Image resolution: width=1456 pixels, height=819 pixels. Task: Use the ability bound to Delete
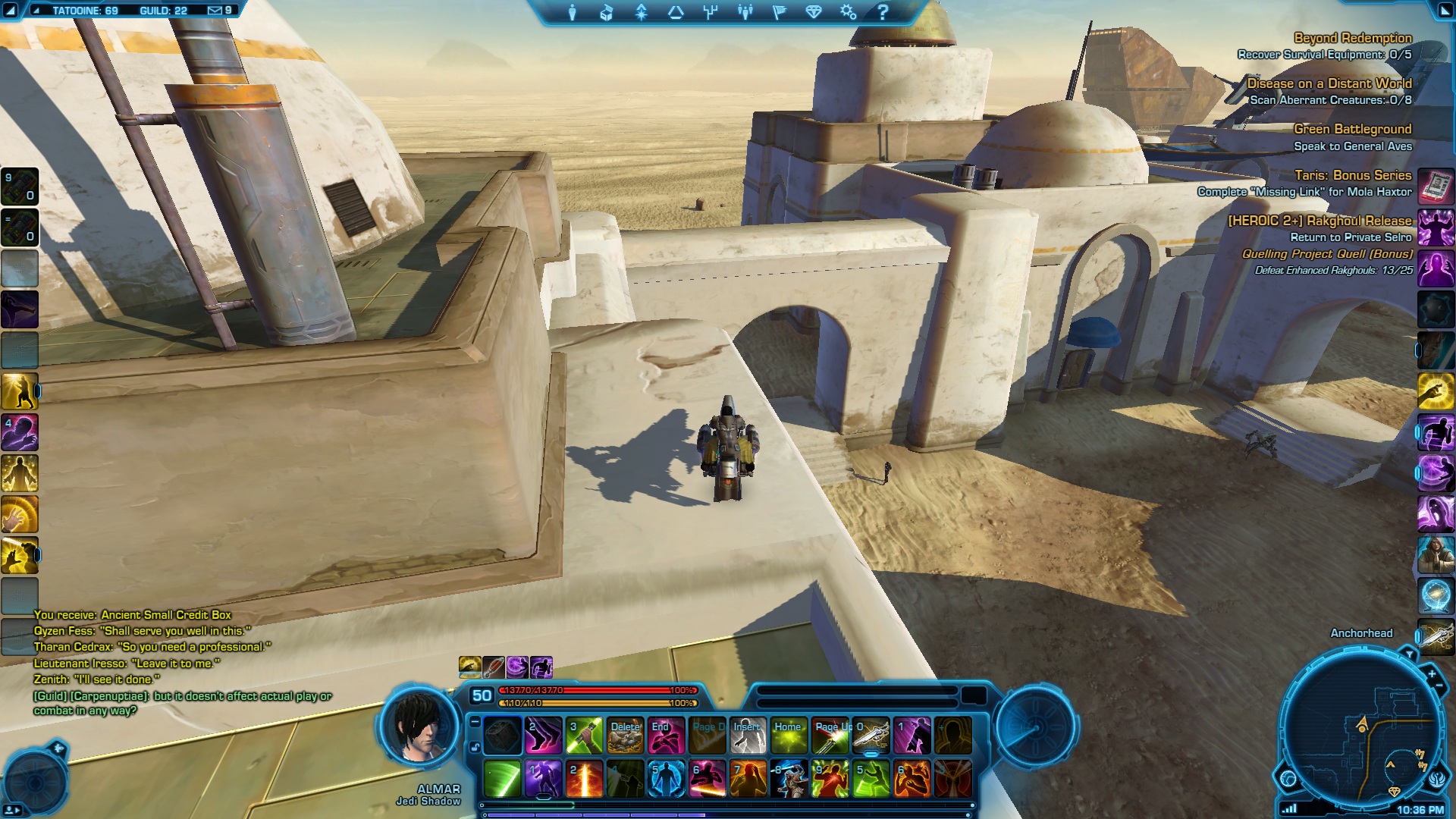point(626,736)
